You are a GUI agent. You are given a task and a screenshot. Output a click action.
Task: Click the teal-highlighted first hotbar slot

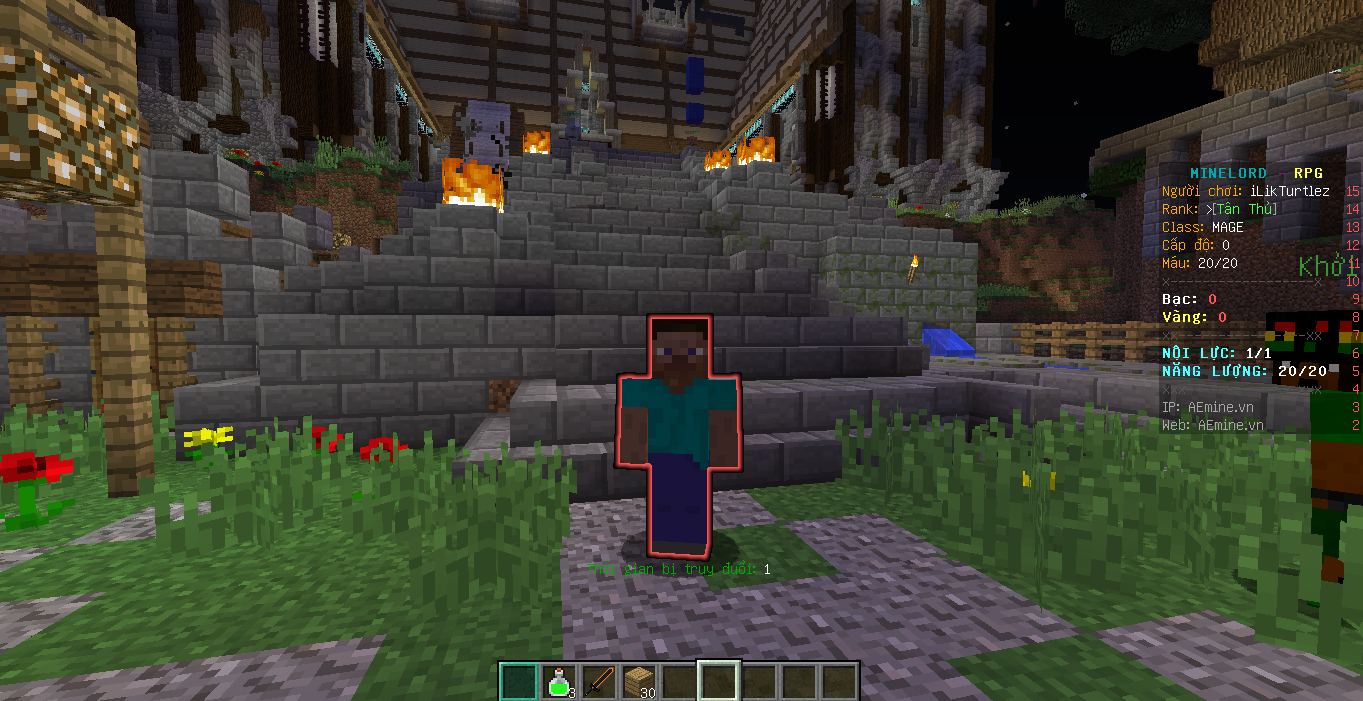(x=519, y=681)
